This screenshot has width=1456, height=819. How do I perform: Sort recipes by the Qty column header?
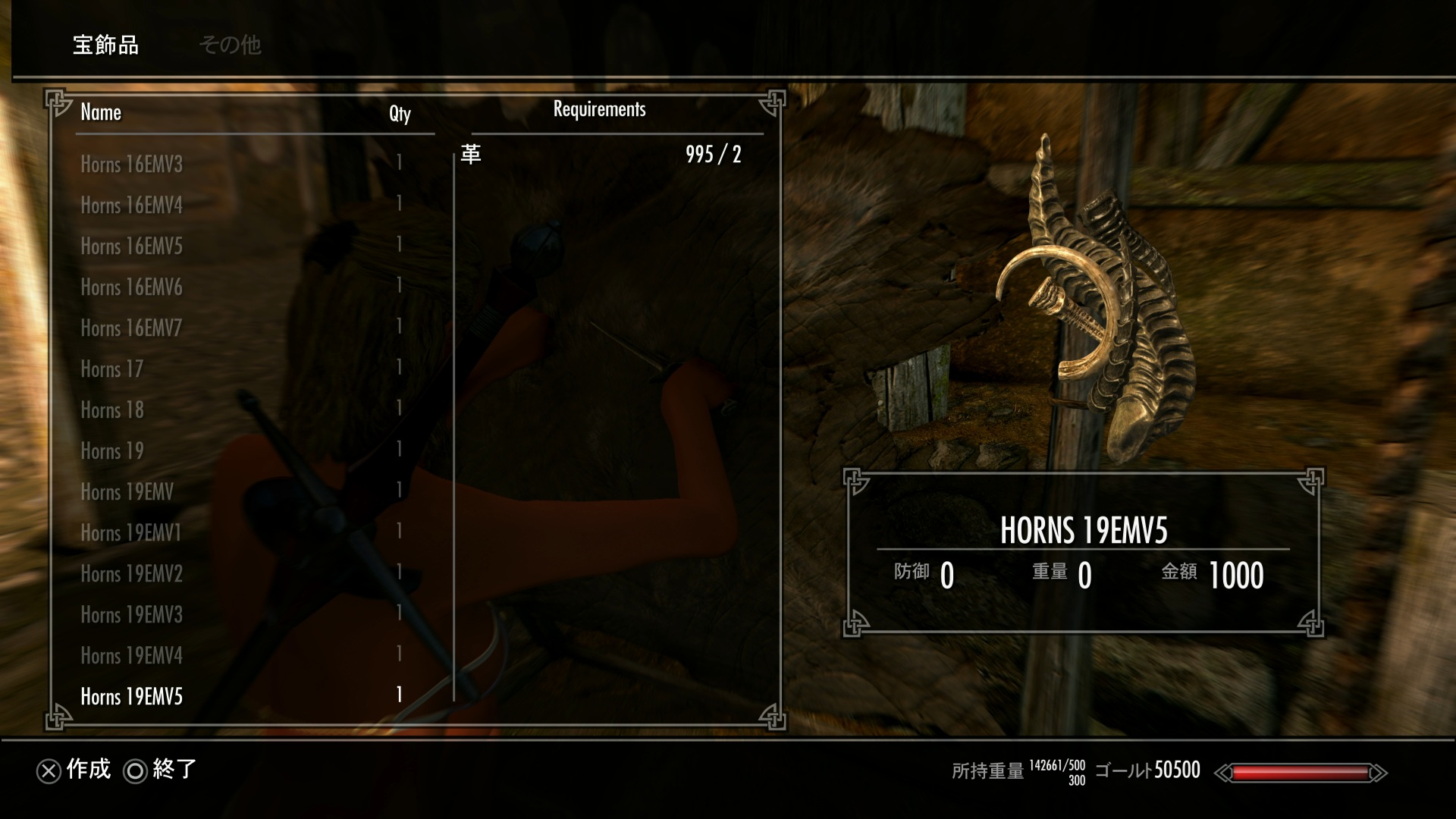point(400,114)
